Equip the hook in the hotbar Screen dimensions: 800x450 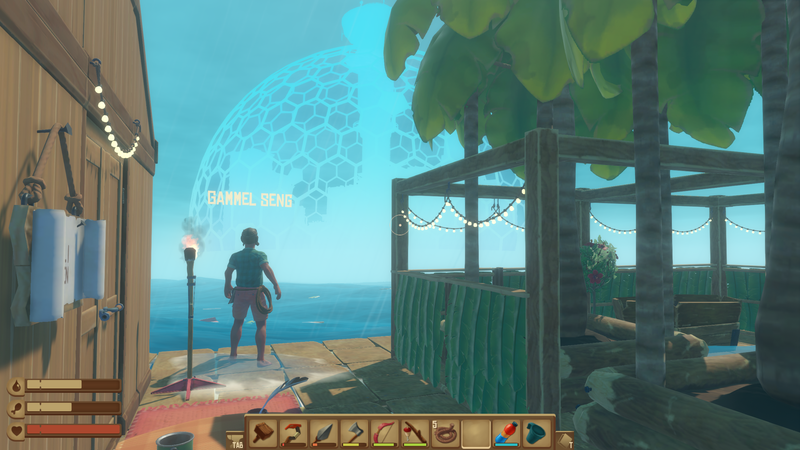[293, 433]
